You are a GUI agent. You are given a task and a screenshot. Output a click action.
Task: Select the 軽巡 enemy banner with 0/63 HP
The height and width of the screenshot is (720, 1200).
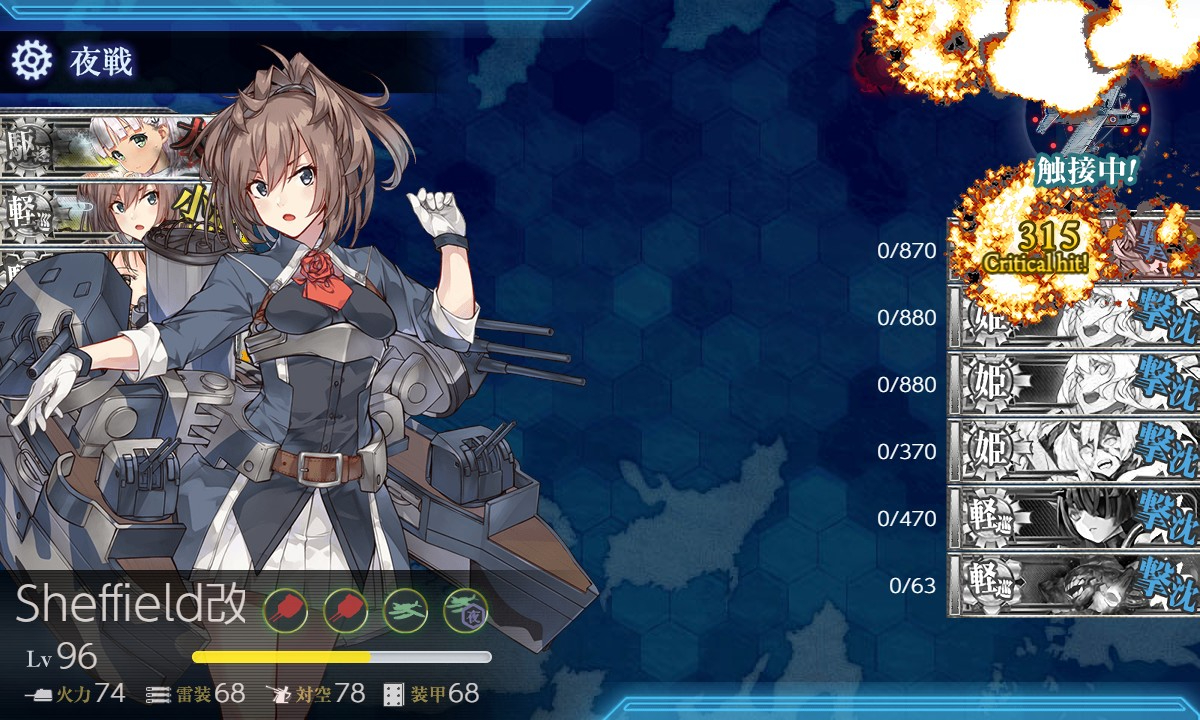point(1072,585)
